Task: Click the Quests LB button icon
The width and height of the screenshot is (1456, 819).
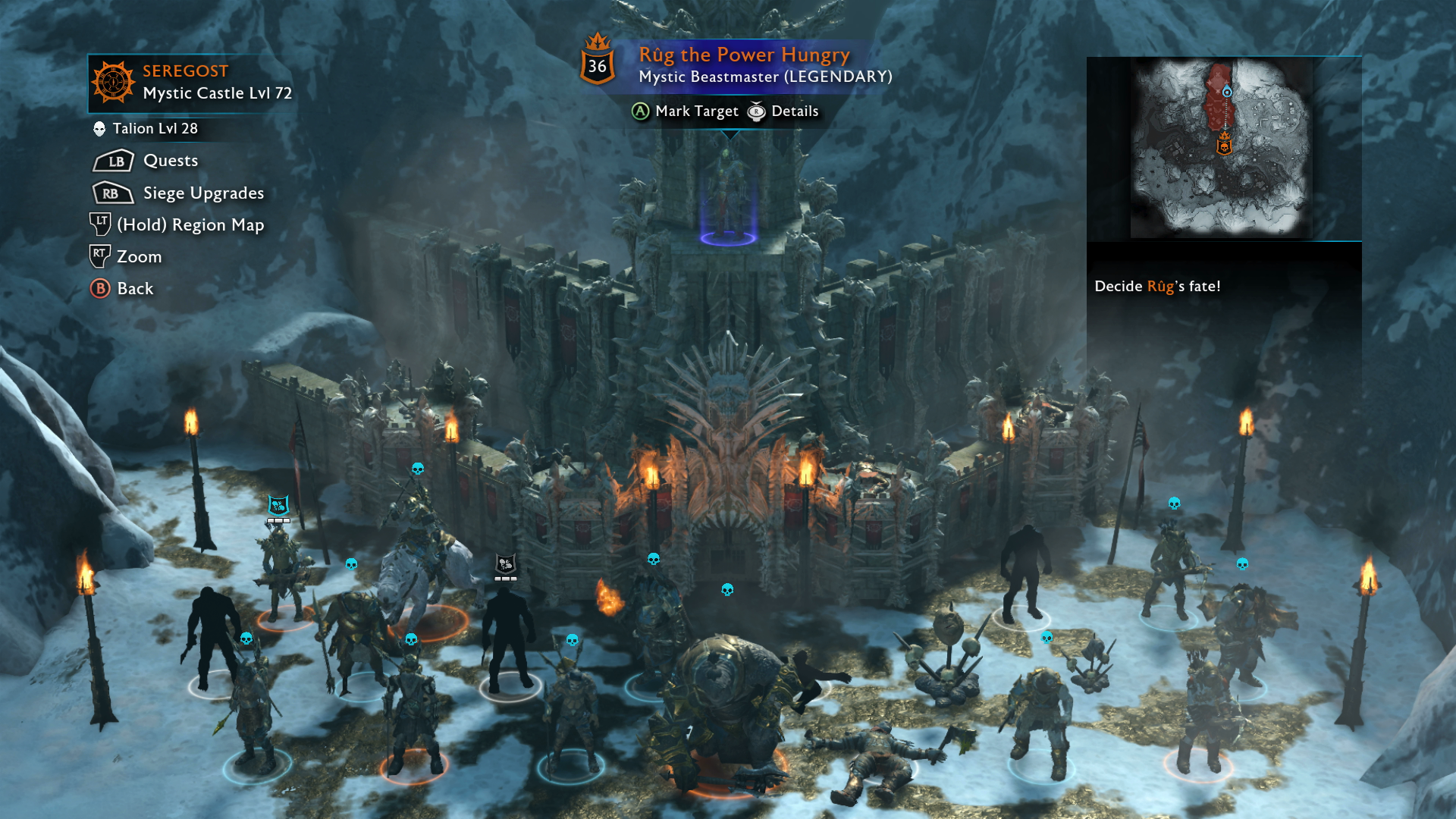Action: click(x=111, y=160)
